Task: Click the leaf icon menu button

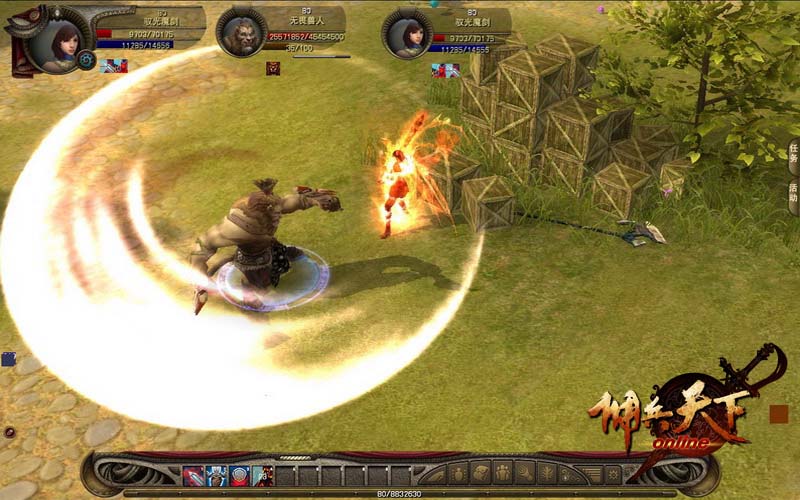Action: (x=548, y=473)
